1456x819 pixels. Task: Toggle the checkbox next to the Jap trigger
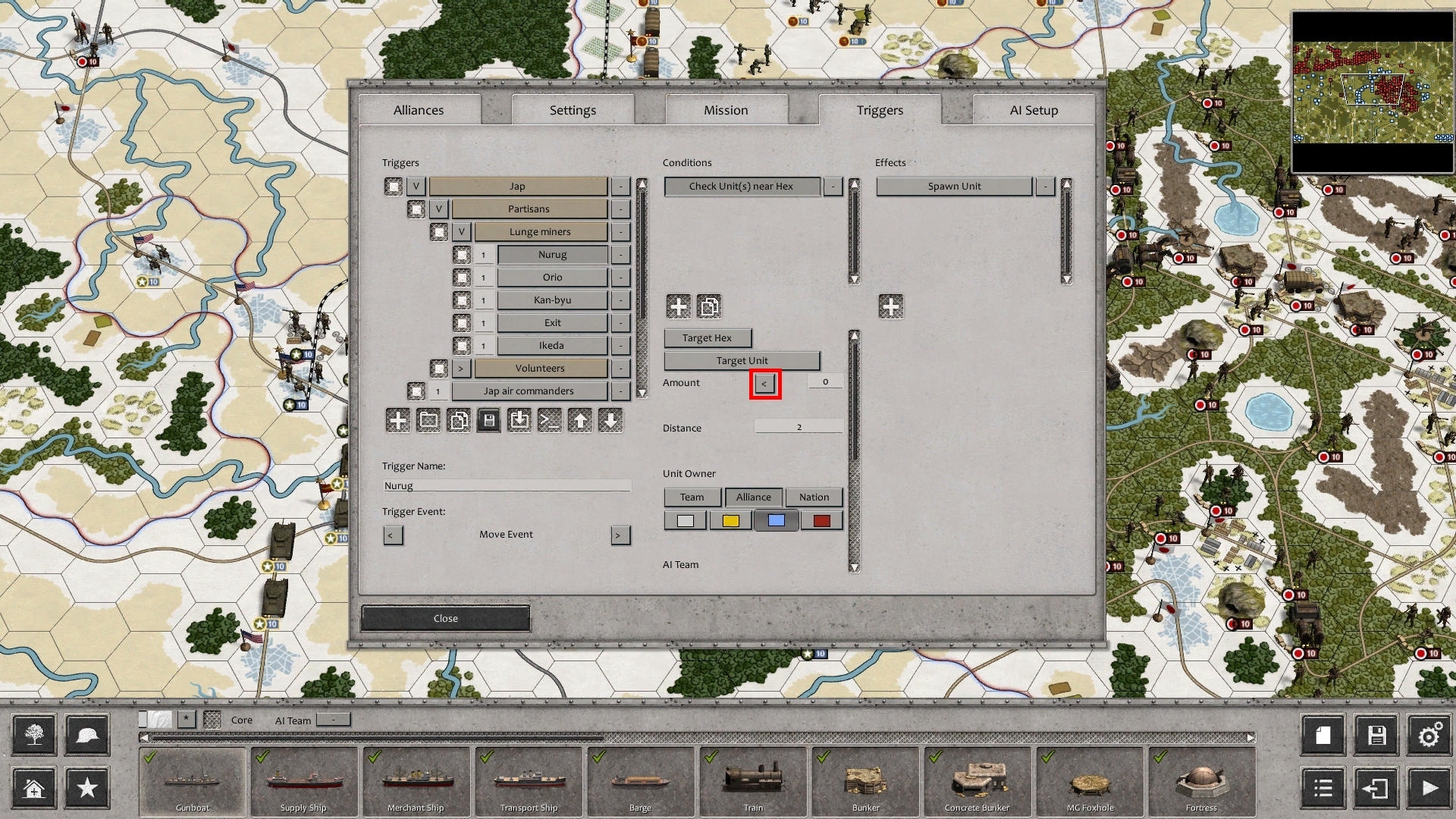tap(394, 186)
